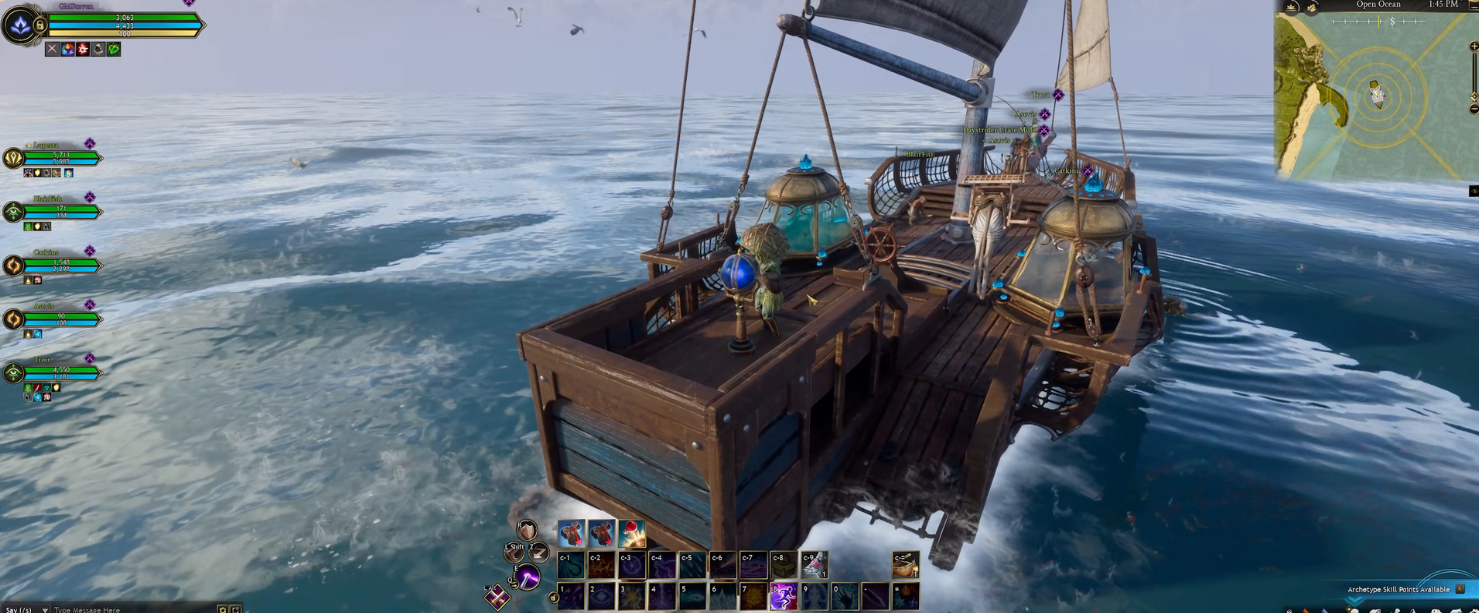
Task: Trigger the purple sword weapon skill orb
Action: 527,577
